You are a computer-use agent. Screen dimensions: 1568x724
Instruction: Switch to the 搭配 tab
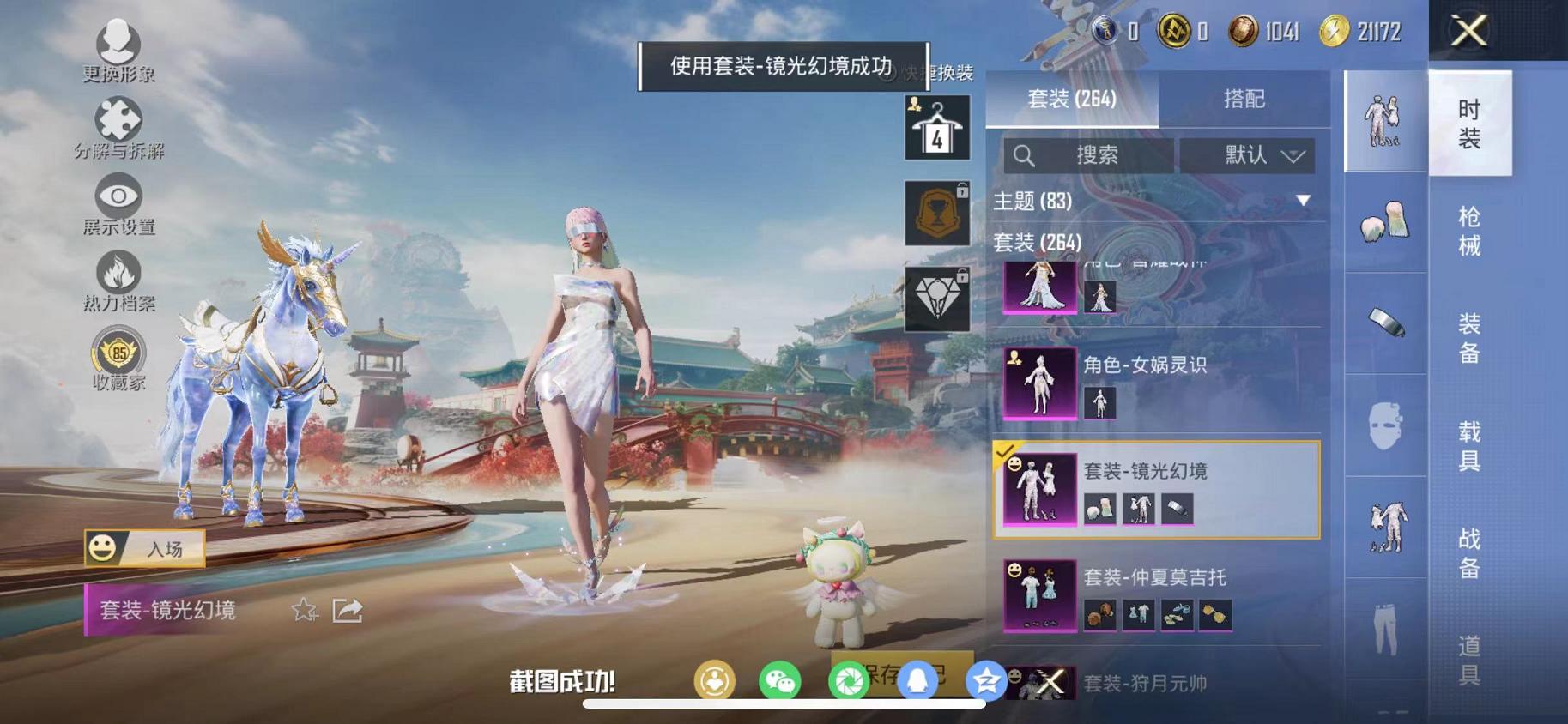click(x=1245, y=99)
